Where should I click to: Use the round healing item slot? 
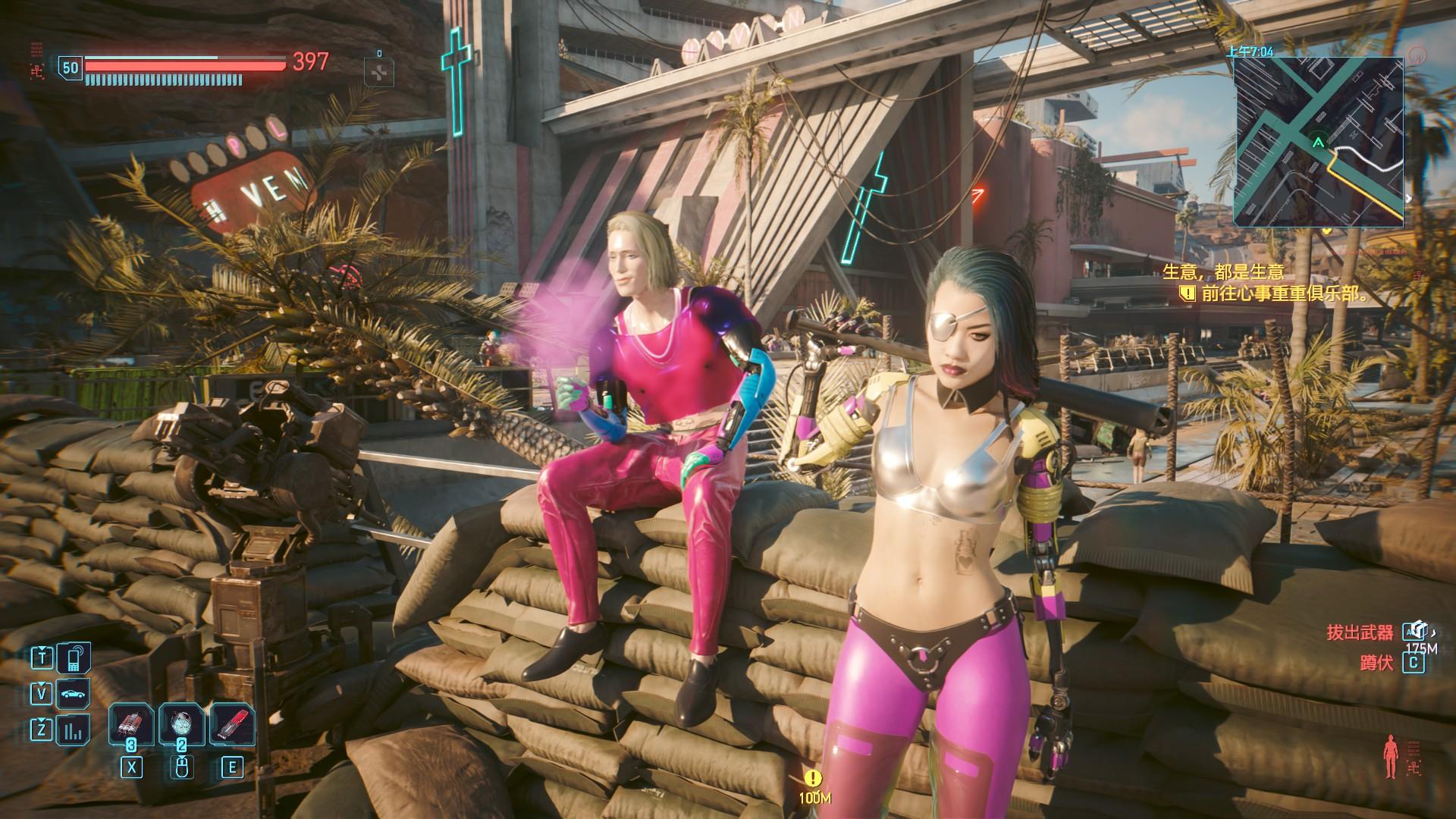(182, 726)
